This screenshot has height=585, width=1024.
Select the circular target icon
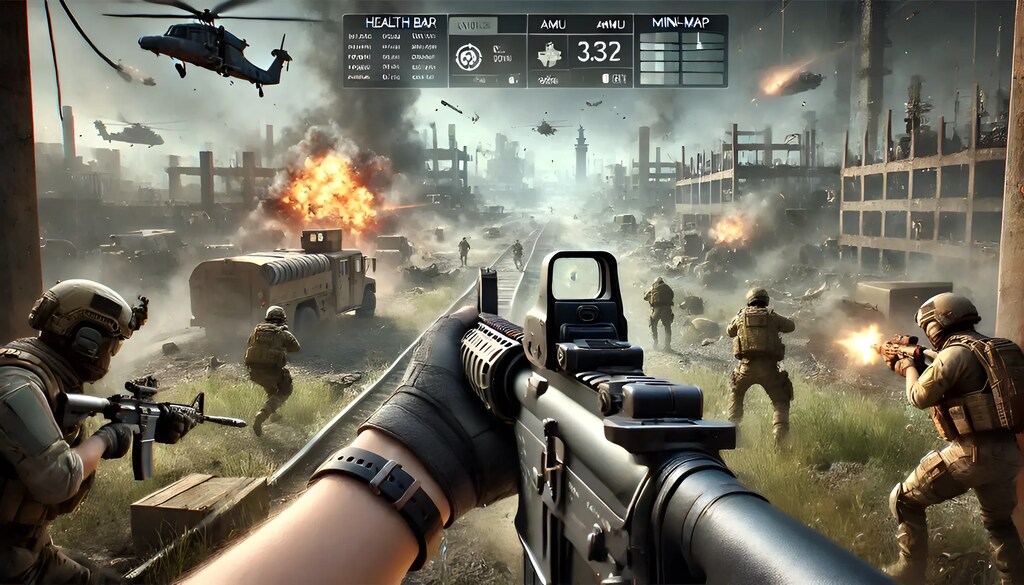pos(468,58)
